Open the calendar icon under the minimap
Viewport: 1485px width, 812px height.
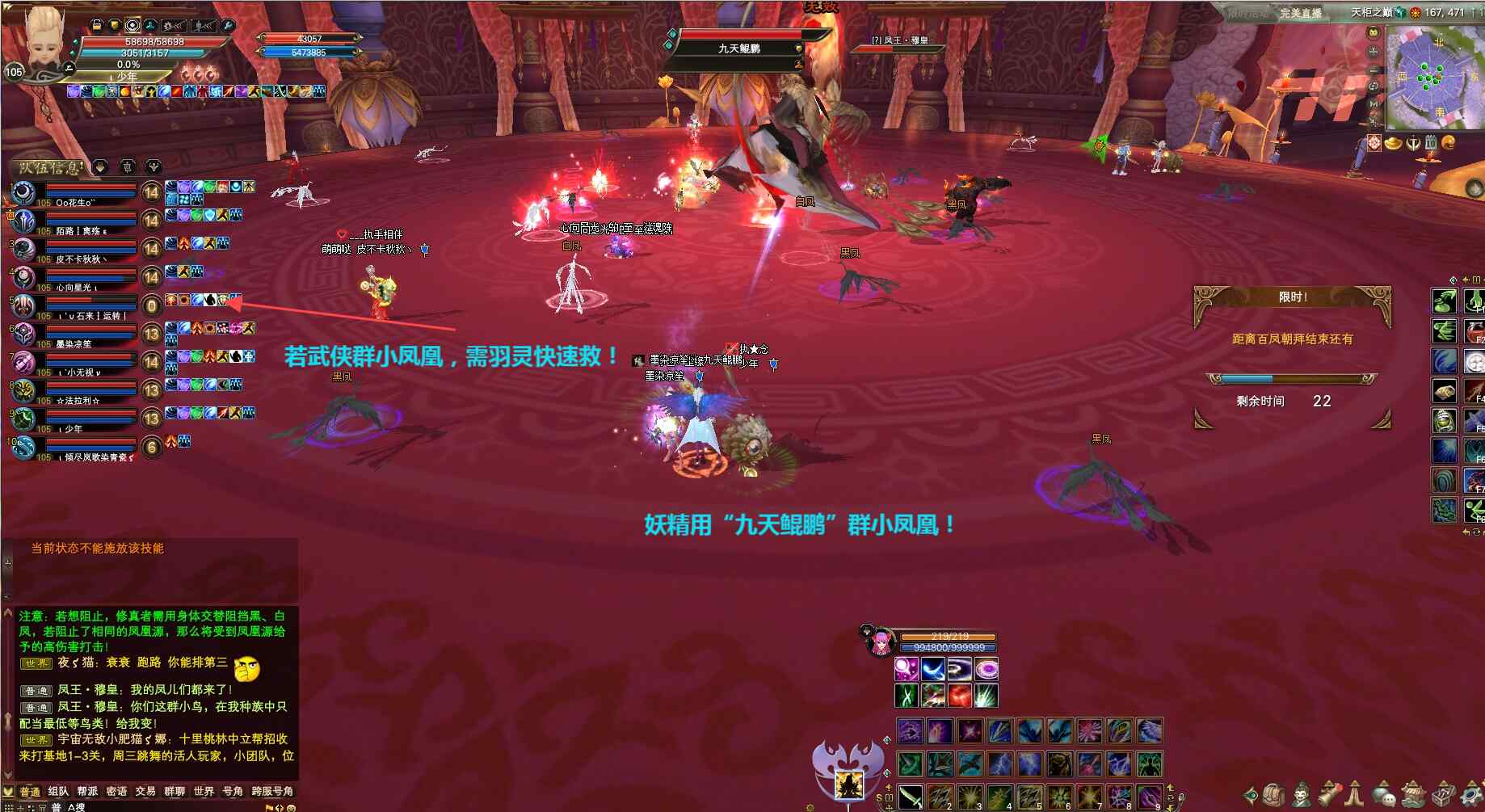pos(1431,143)
